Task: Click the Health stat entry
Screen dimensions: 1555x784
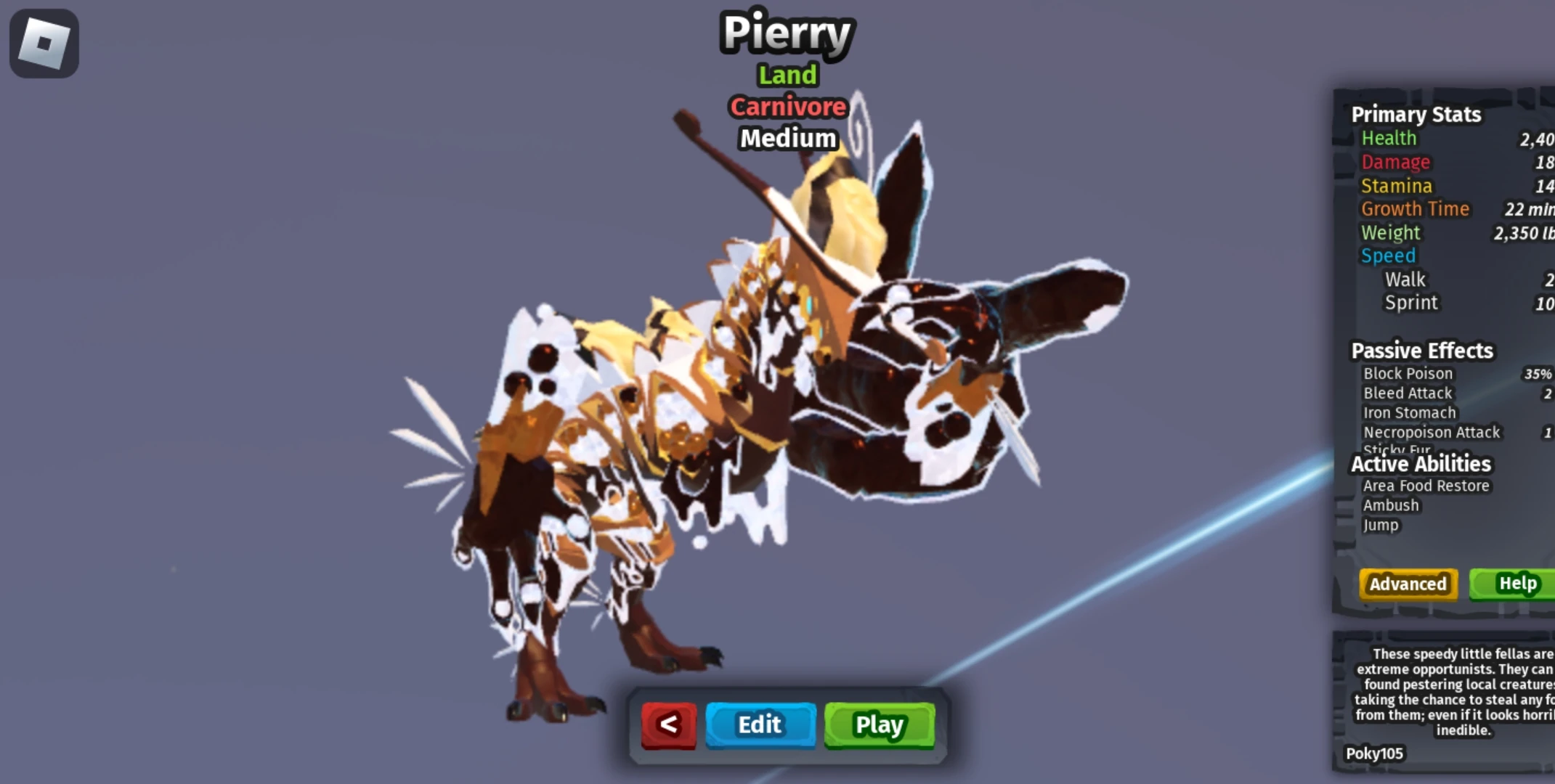Action: pos(1388,138)
